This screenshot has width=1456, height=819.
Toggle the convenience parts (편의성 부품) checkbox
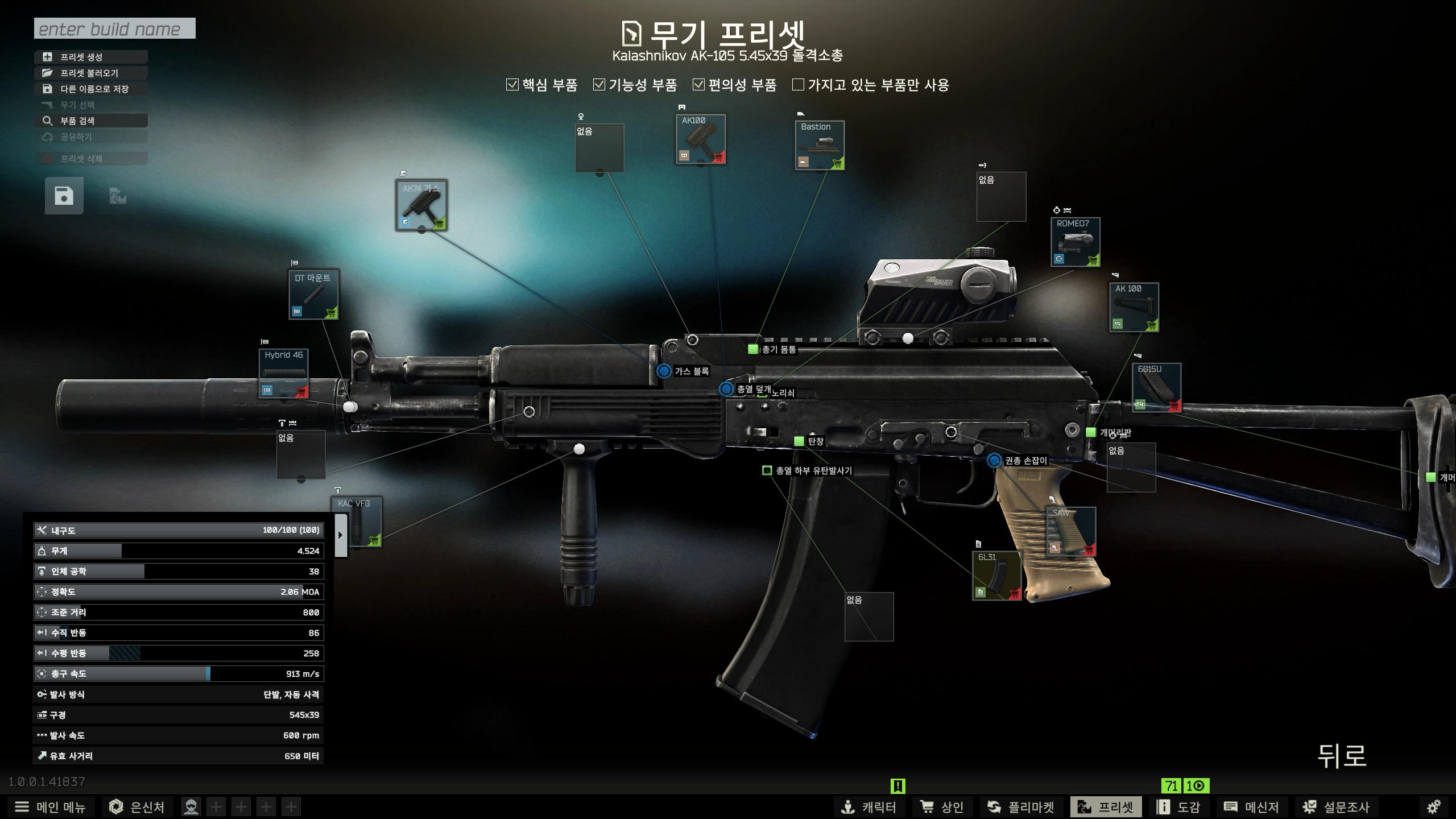[698, 85]
